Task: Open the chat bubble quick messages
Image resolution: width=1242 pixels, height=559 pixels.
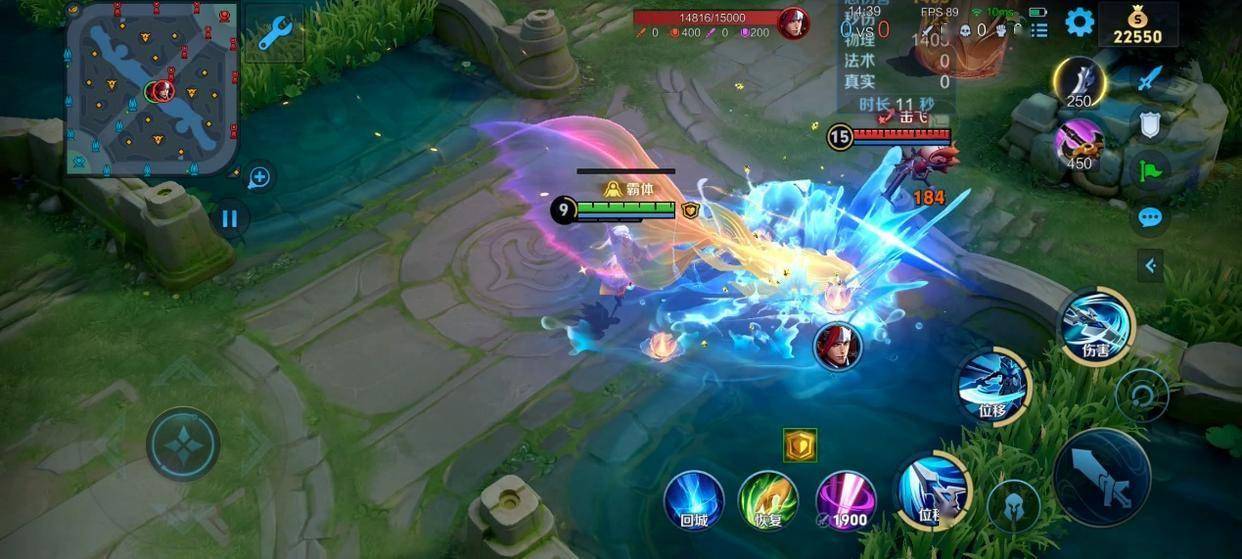Action: (1150, 217)
